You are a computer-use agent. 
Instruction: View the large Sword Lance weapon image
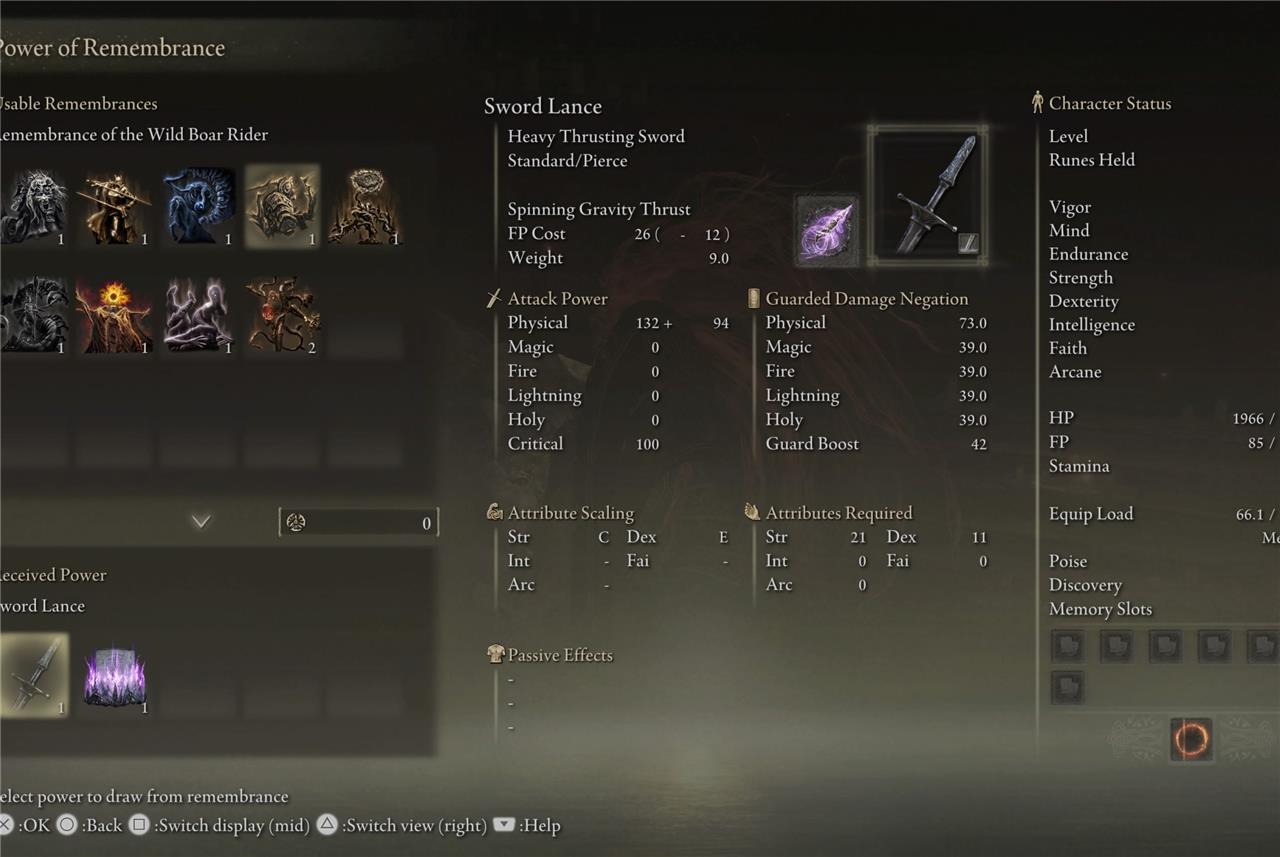pos(928,196)
